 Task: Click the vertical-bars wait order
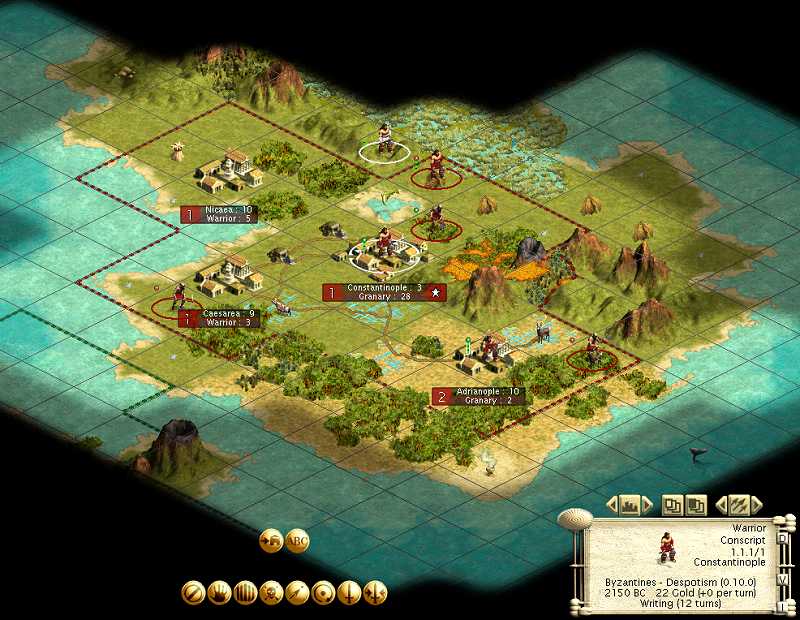pos(245,593)
